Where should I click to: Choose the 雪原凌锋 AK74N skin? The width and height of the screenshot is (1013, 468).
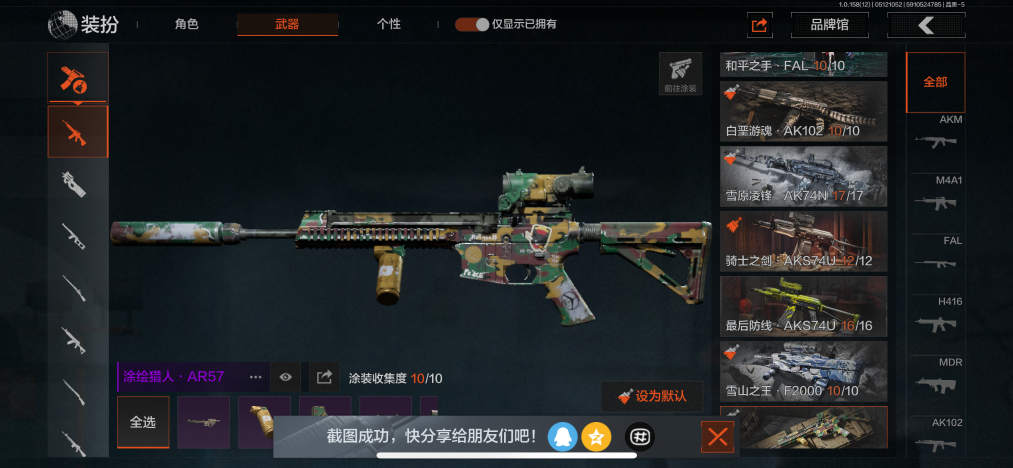pos(803,176)
